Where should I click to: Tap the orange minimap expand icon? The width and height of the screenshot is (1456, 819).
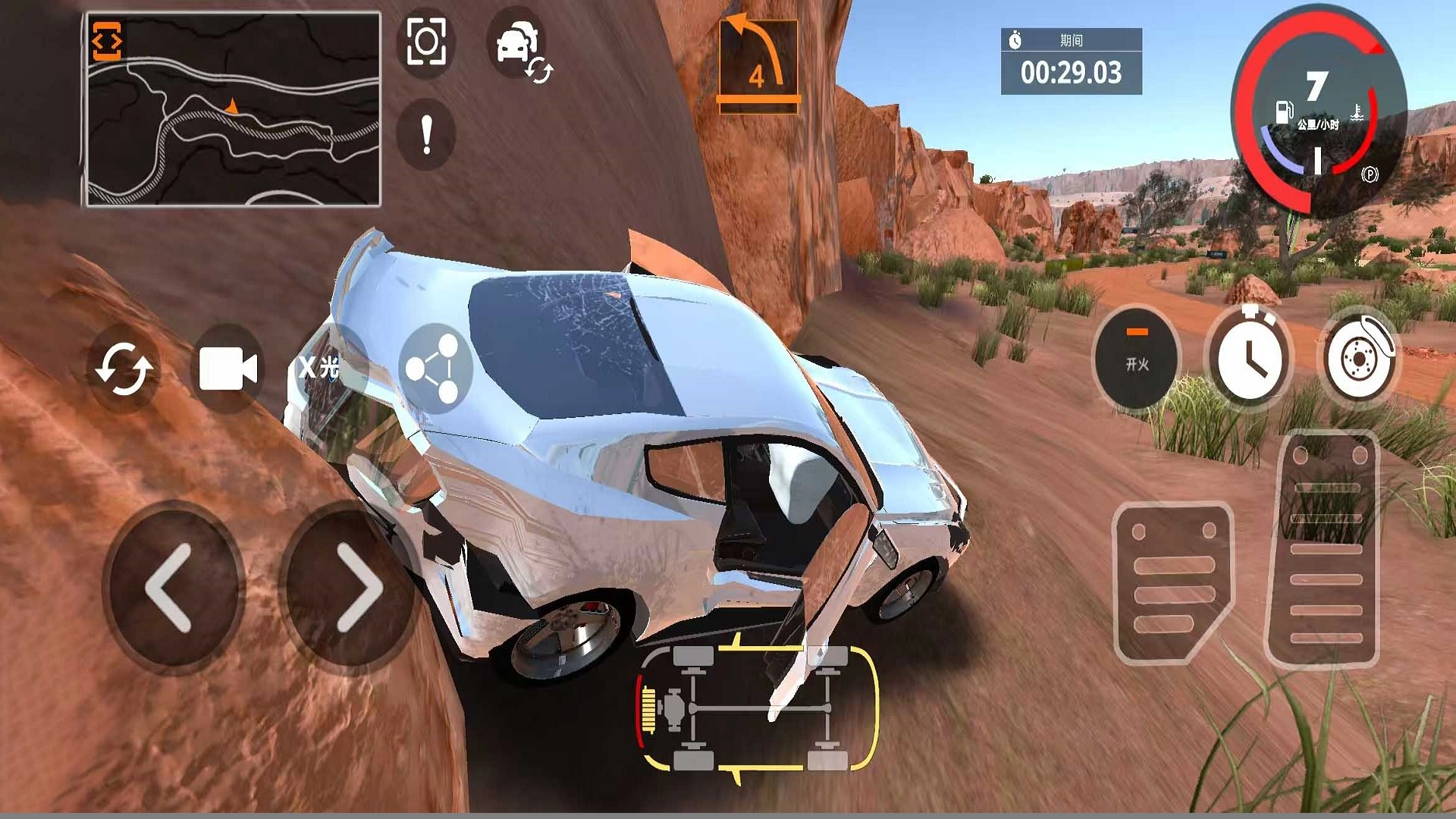coord(107,41)
